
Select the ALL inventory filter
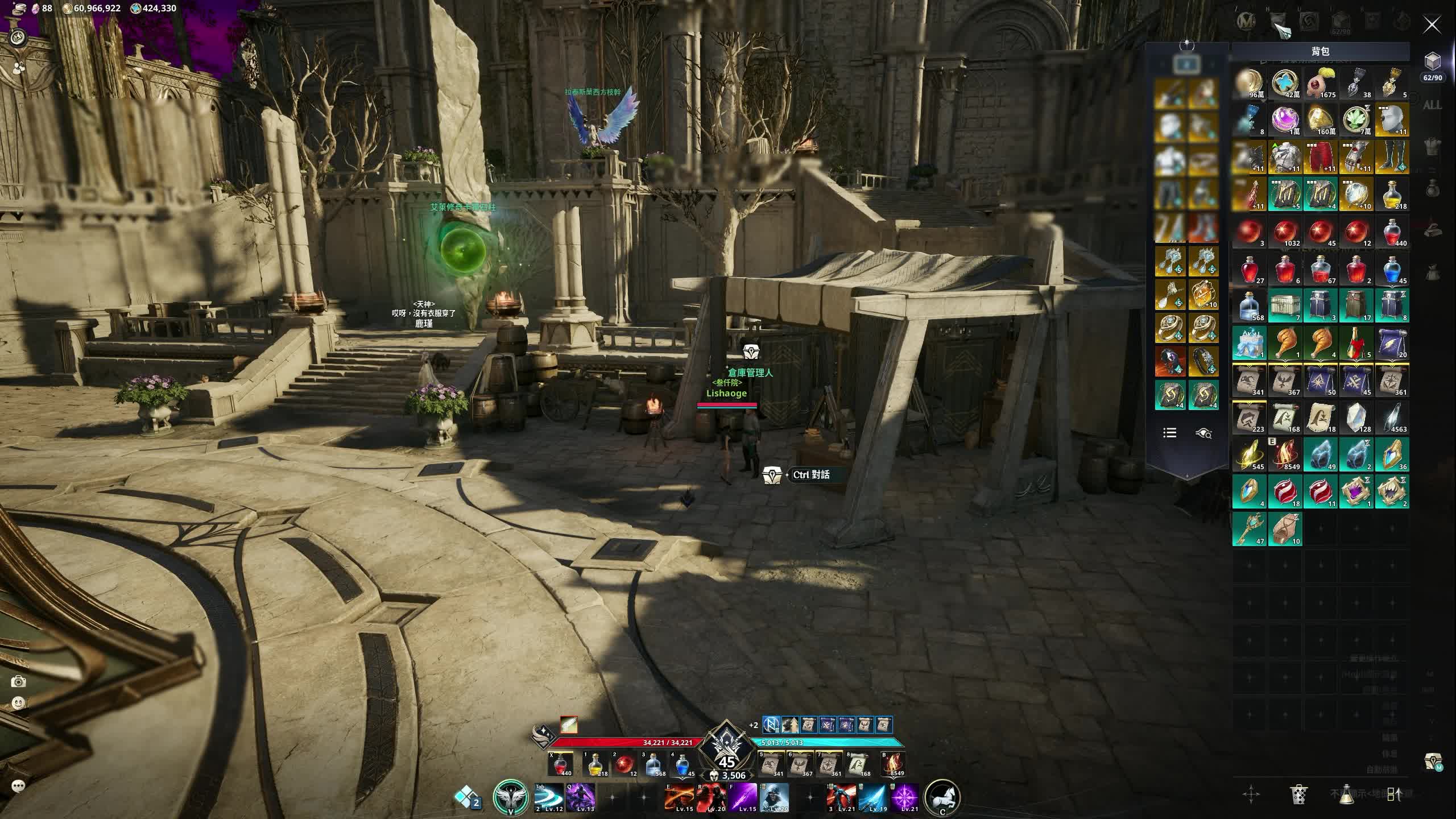tap(1432, 105)
